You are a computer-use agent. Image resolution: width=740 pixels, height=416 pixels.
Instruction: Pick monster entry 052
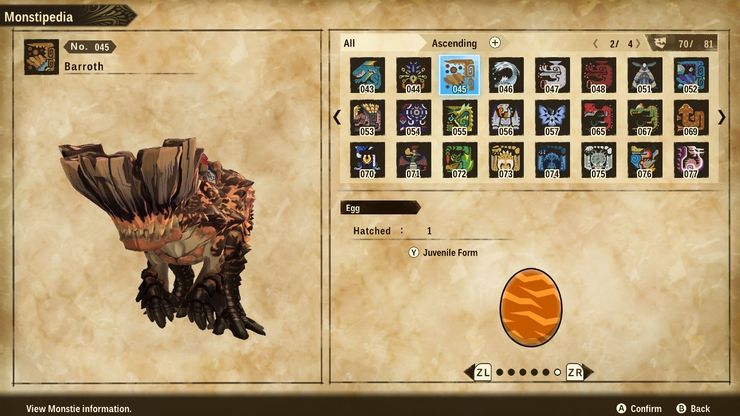coord(691,75)
